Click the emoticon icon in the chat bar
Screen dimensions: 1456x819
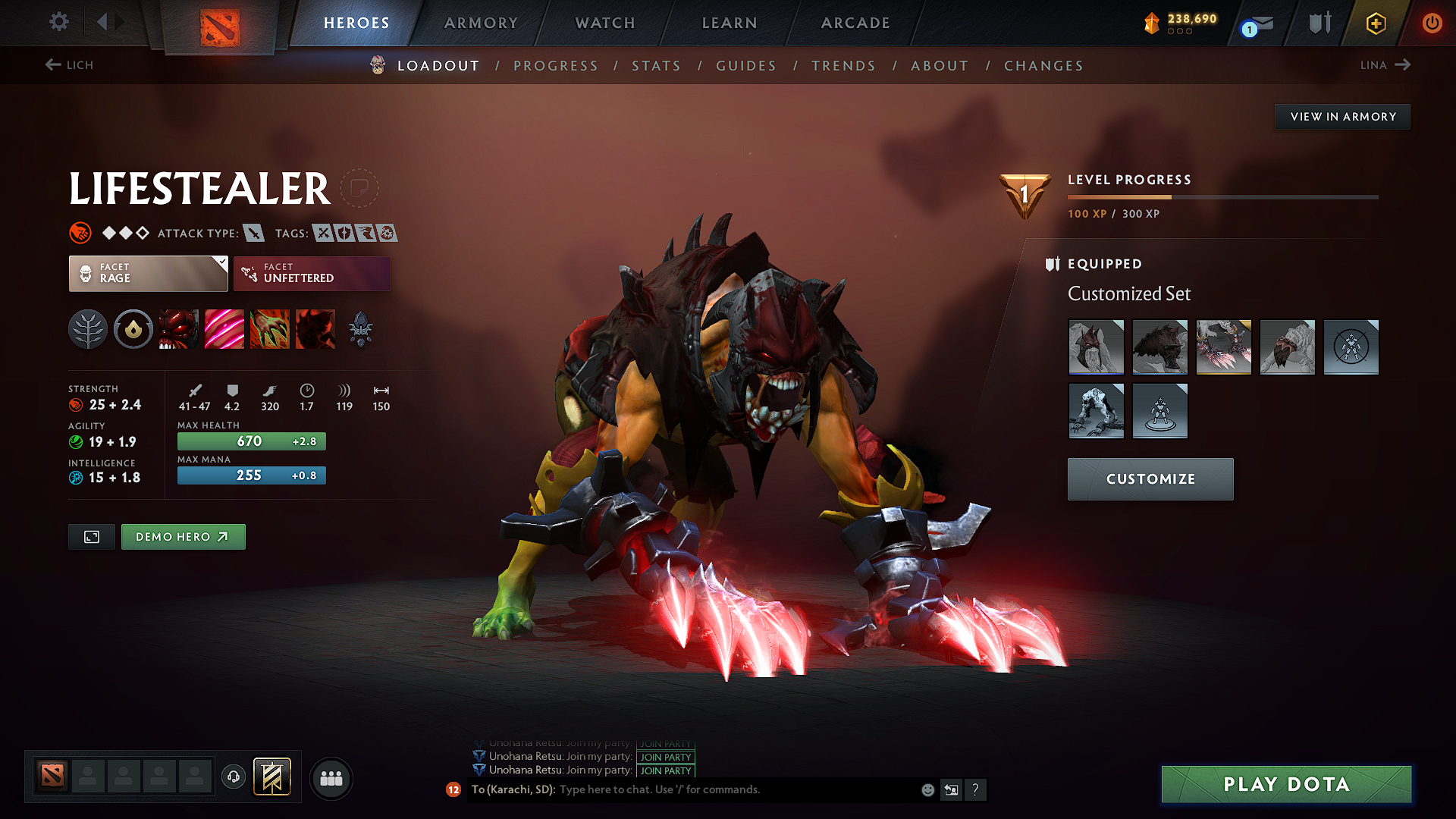927,789
